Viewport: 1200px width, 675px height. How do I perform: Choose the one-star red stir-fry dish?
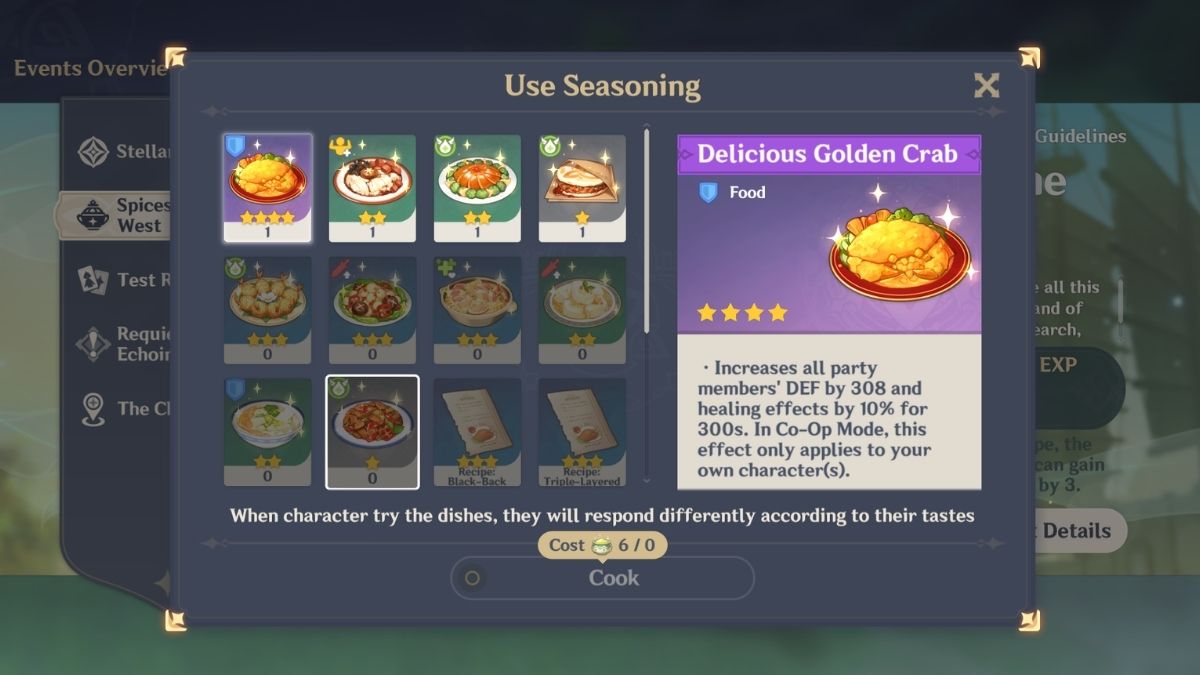tap(372, 432)
